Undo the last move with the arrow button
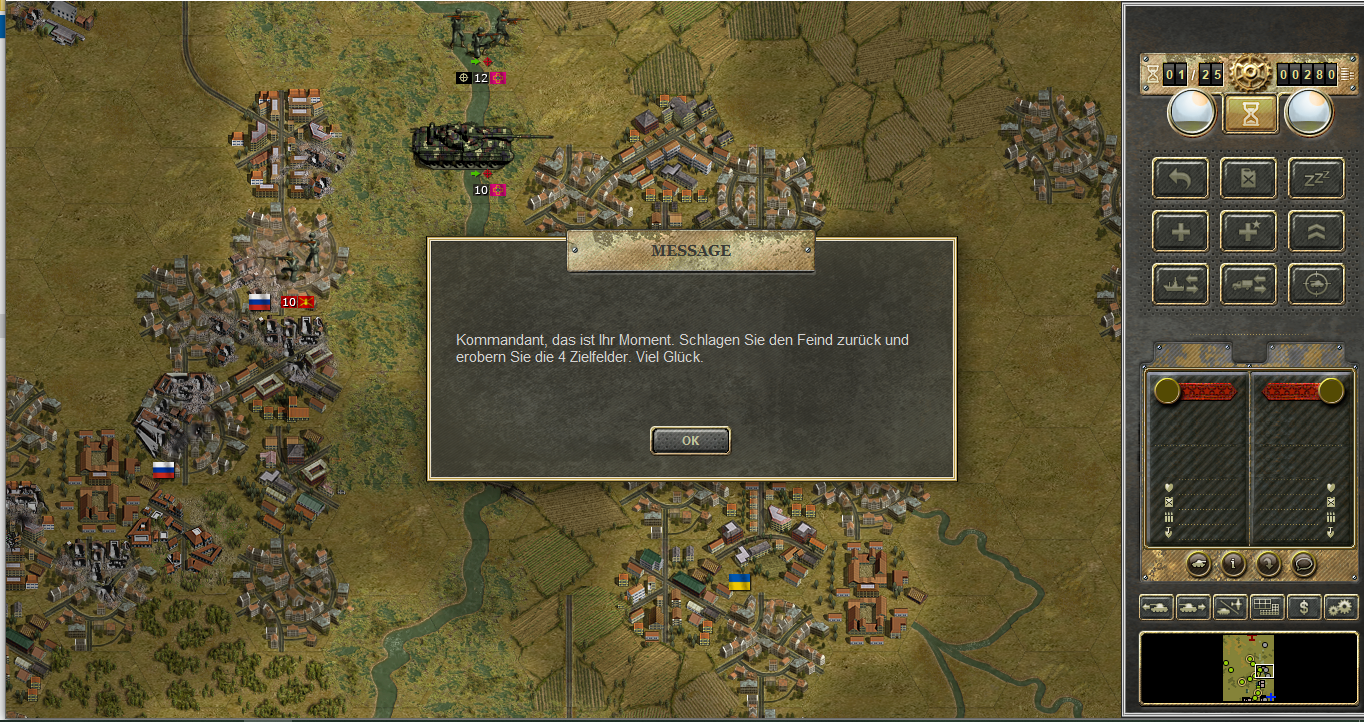 coord(1181,179)
